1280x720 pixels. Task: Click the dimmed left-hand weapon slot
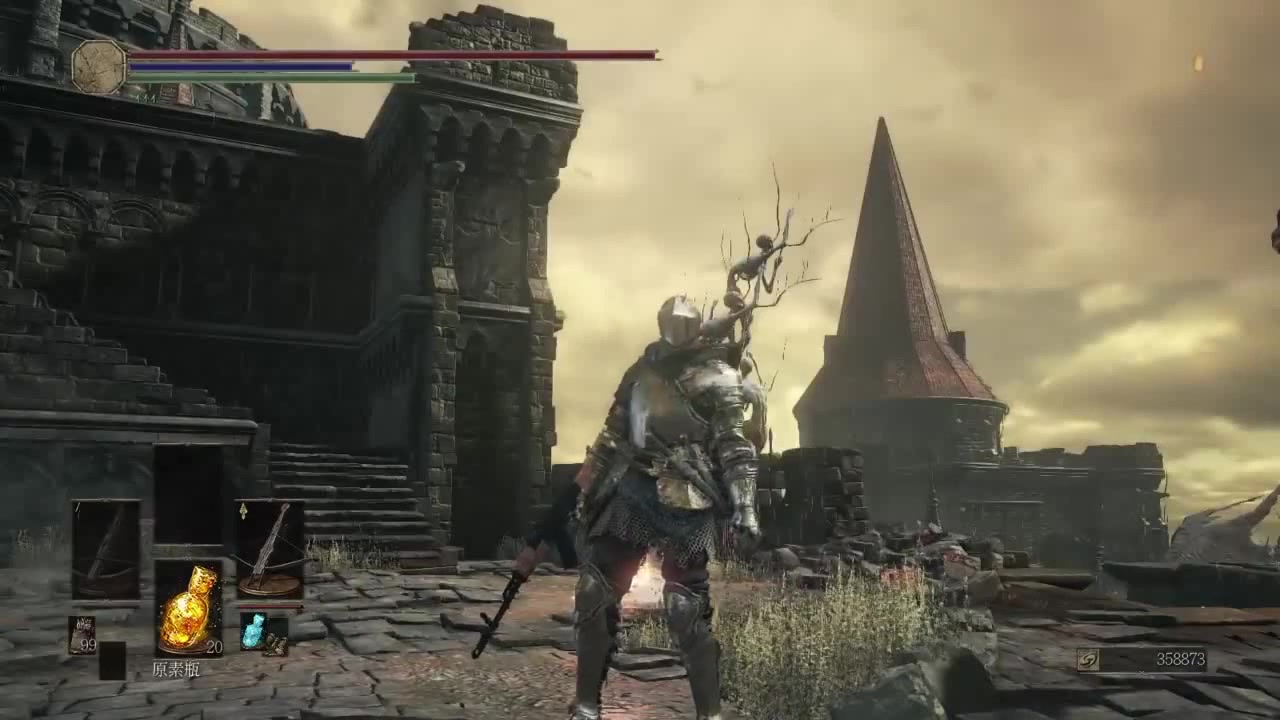[106, 548]
